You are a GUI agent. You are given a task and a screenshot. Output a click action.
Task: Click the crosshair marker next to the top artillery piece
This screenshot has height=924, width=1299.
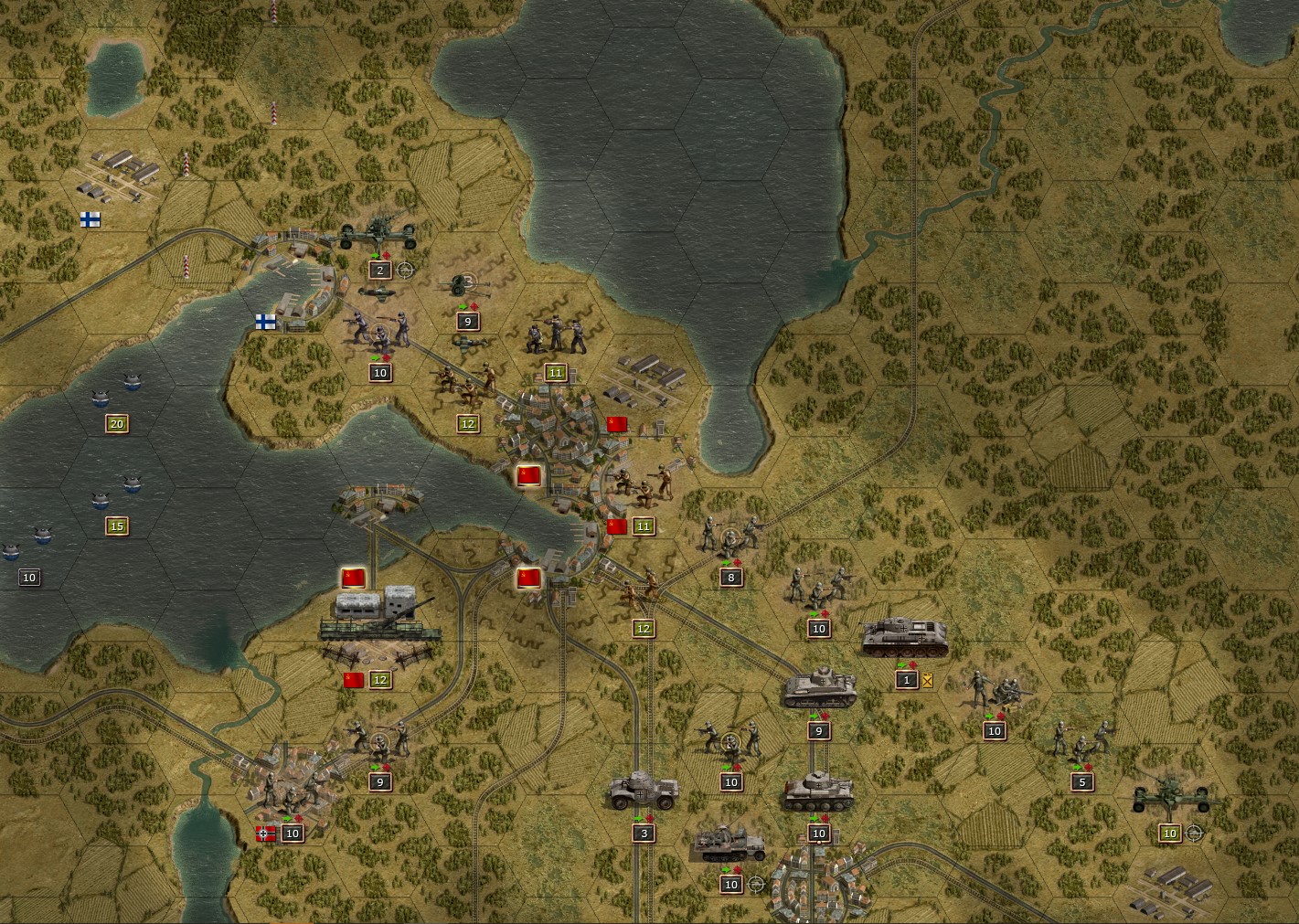(405, 271)
